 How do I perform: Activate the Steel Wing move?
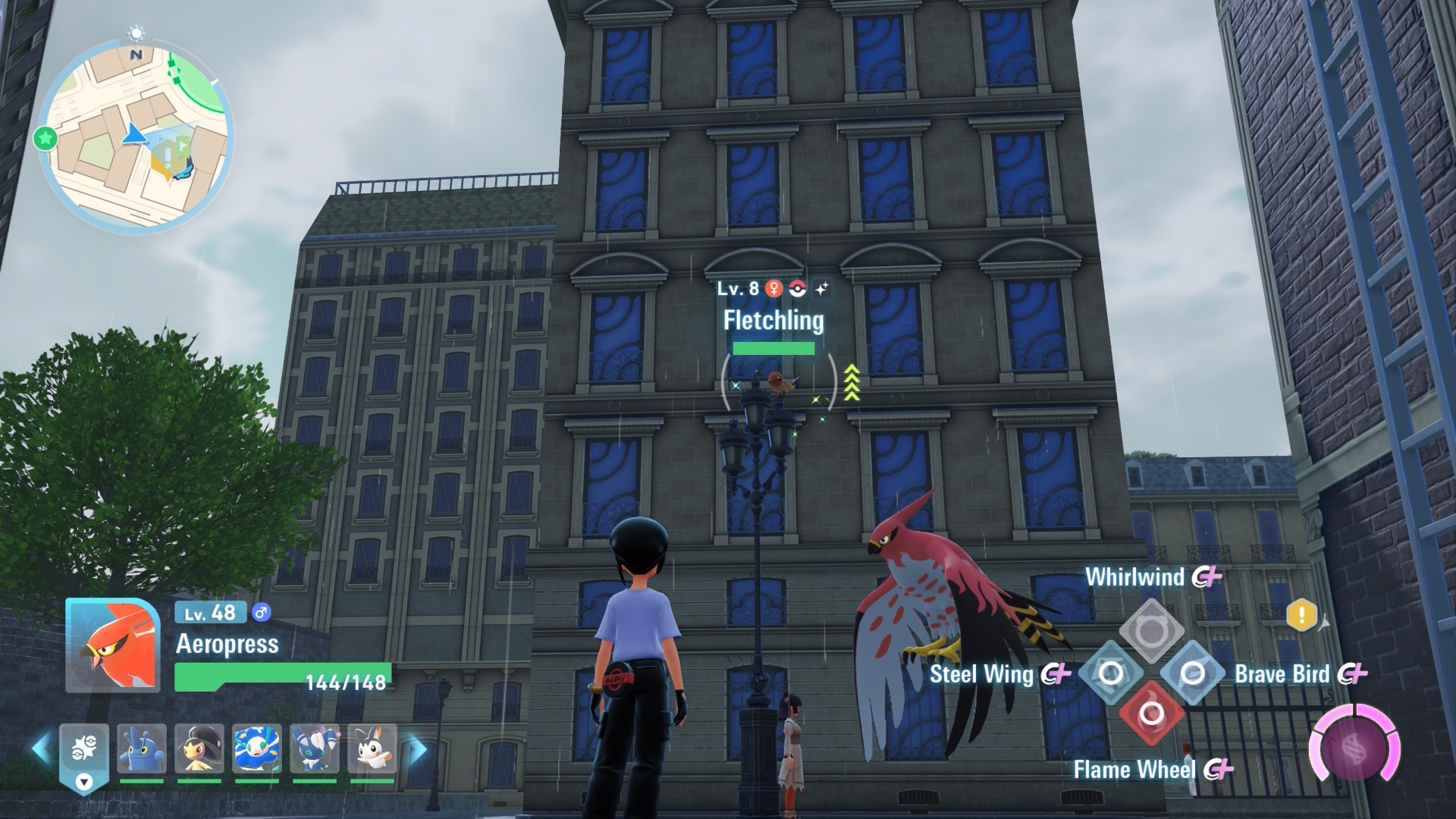point(1110,673)
